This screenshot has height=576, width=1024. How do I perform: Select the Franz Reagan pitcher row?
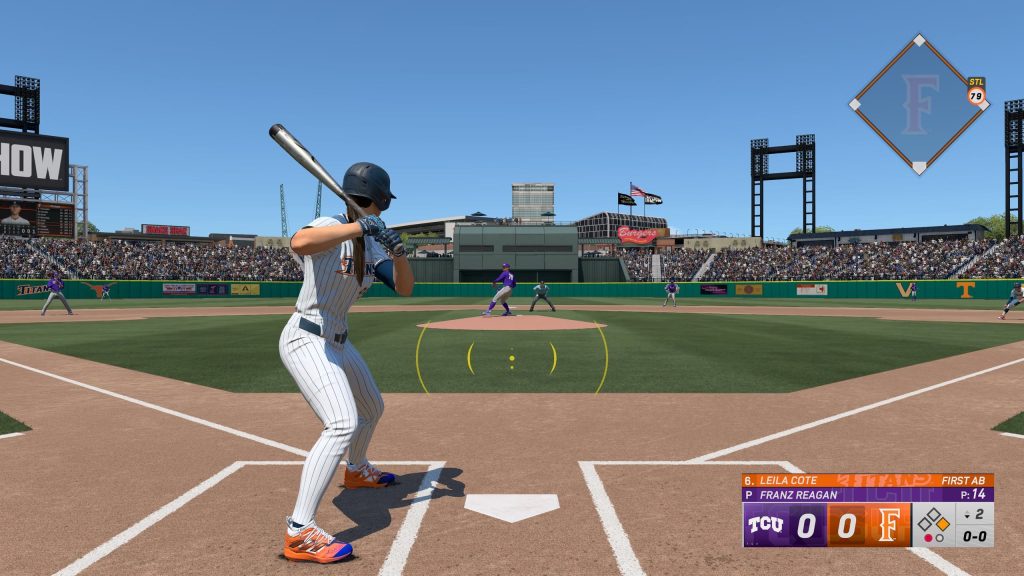[x=867, y=494]
